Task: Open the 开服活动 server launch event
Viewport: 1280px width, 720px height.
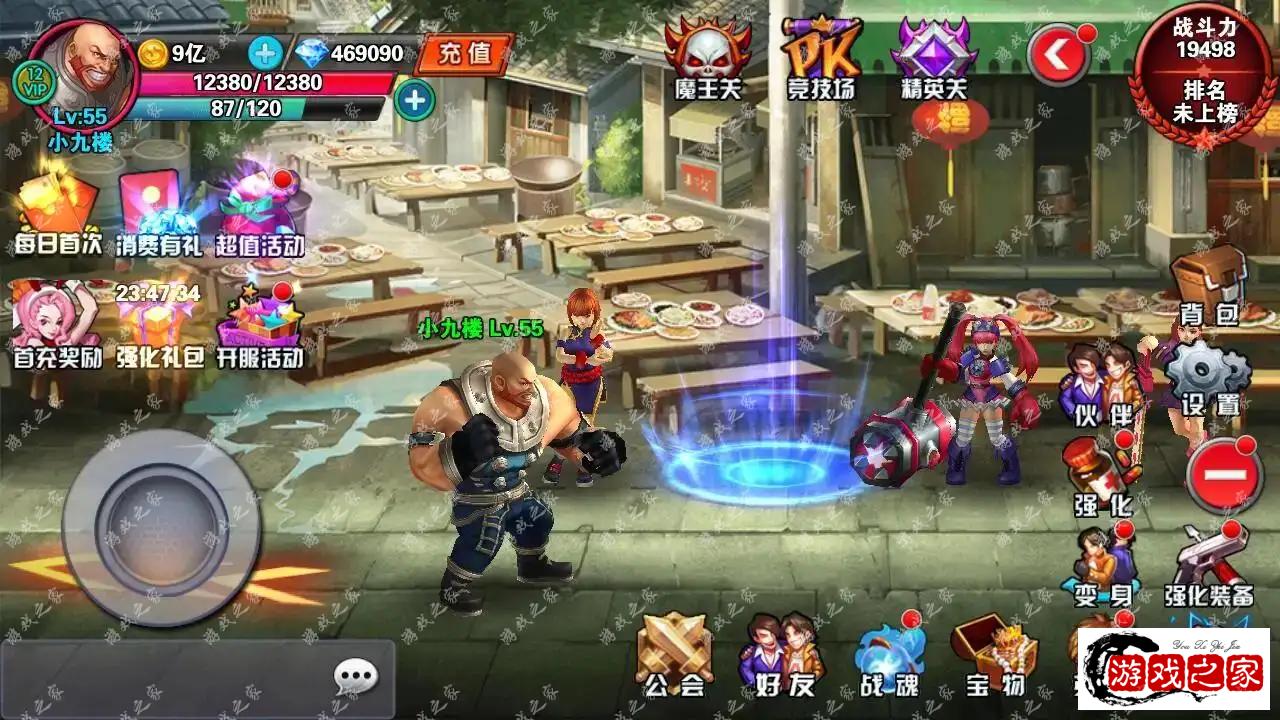Action: (260, 325)
